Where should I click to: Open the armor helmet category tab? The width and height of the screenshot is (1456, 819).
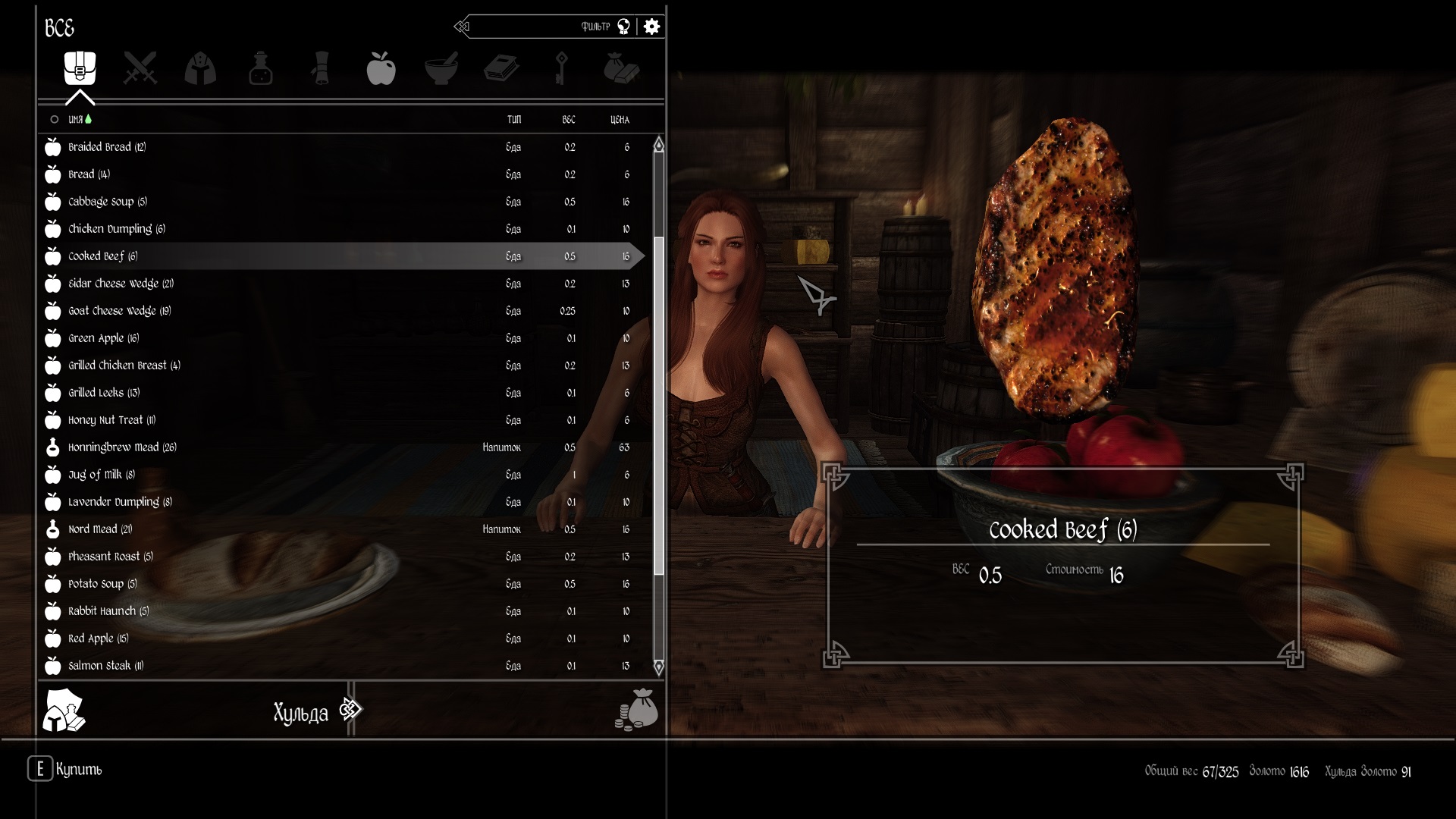click(200, 68)
